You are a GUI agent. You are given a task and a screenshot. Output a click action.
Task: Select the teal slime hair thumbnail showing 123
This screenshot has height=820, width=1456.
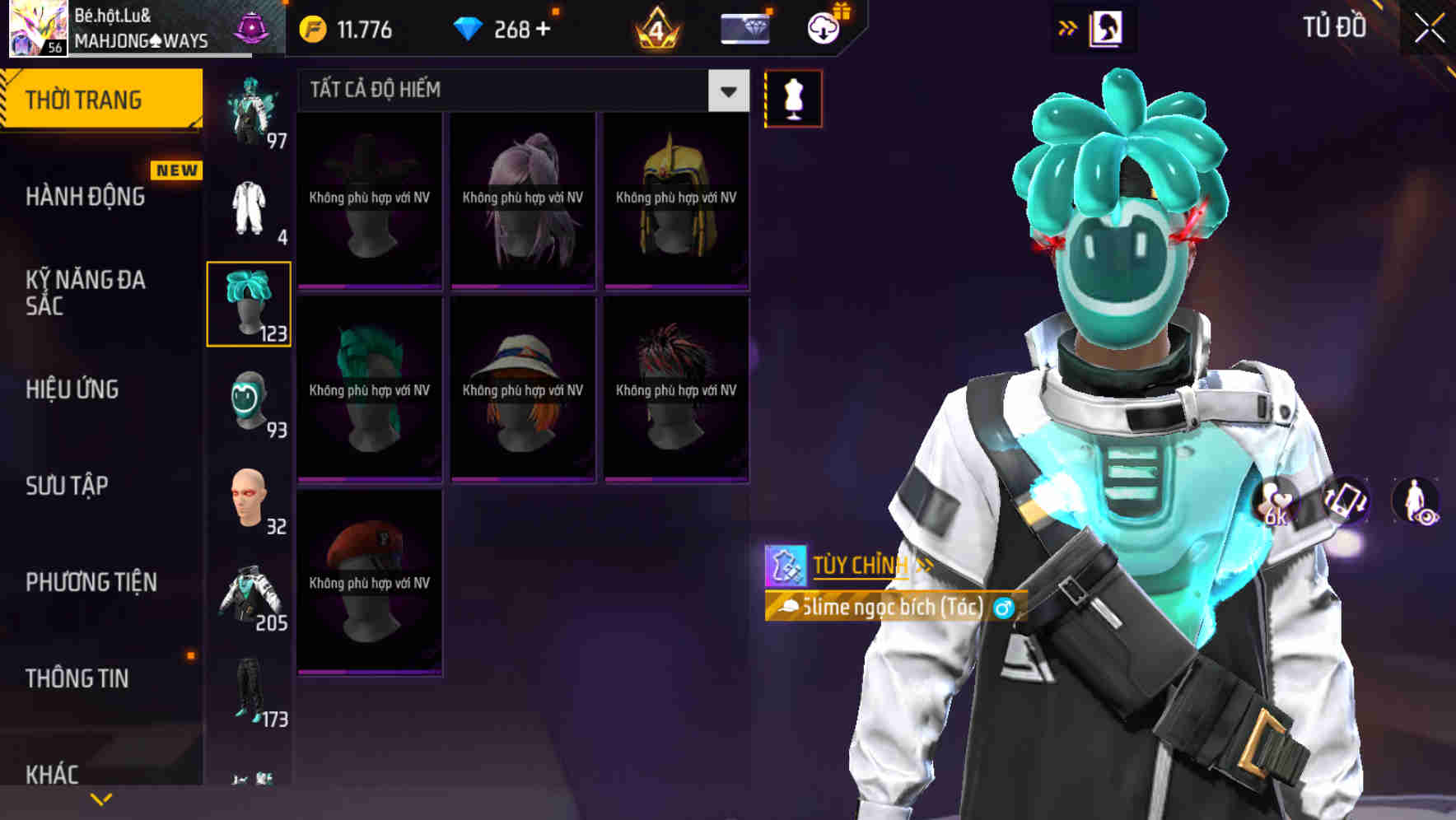249,305
